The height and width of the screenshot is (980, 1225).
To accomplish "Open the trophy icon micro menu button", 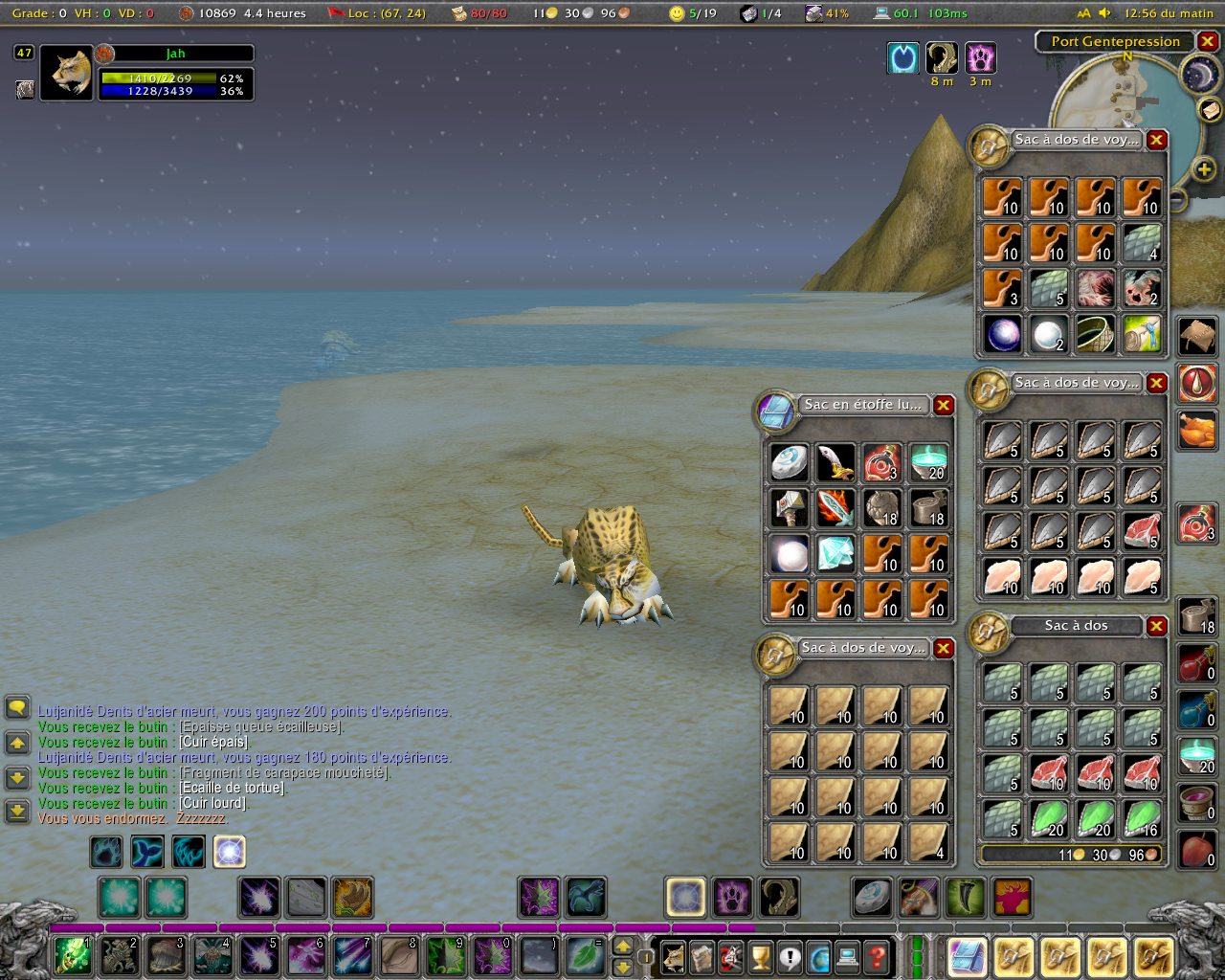I will click(x=760, y=956).
